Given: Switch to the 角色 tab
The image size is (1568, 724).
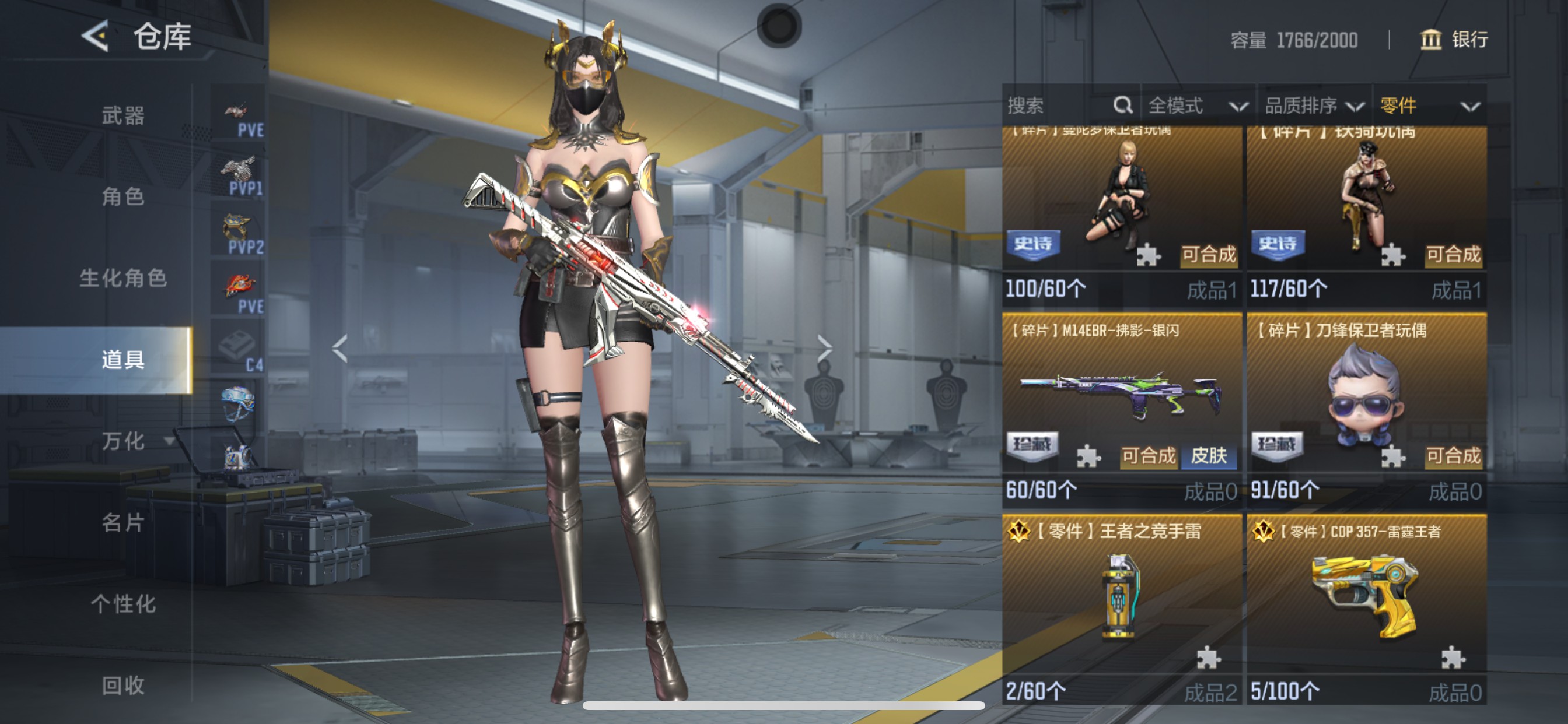Looking at the screenshot, I should click(123, 196).
